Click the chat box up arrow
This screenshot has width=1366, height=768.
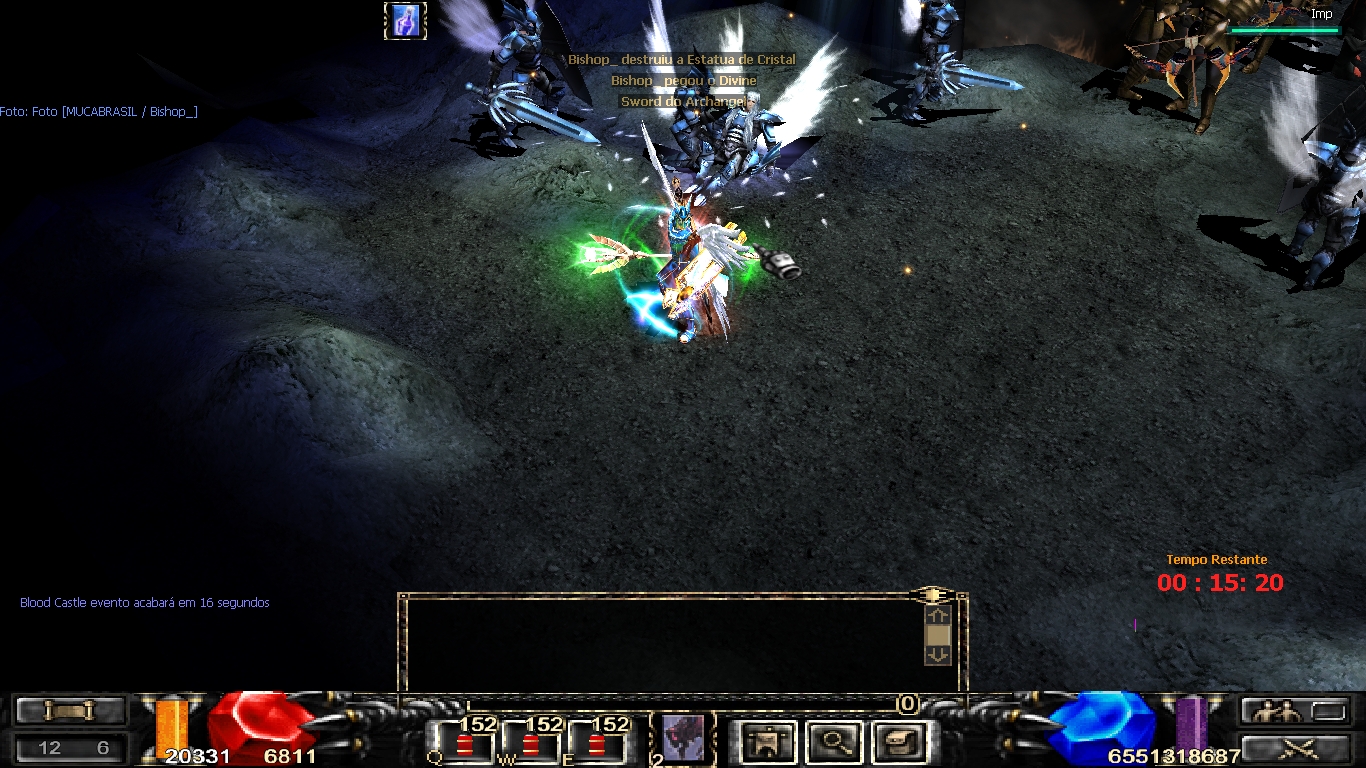pos(938,614)
